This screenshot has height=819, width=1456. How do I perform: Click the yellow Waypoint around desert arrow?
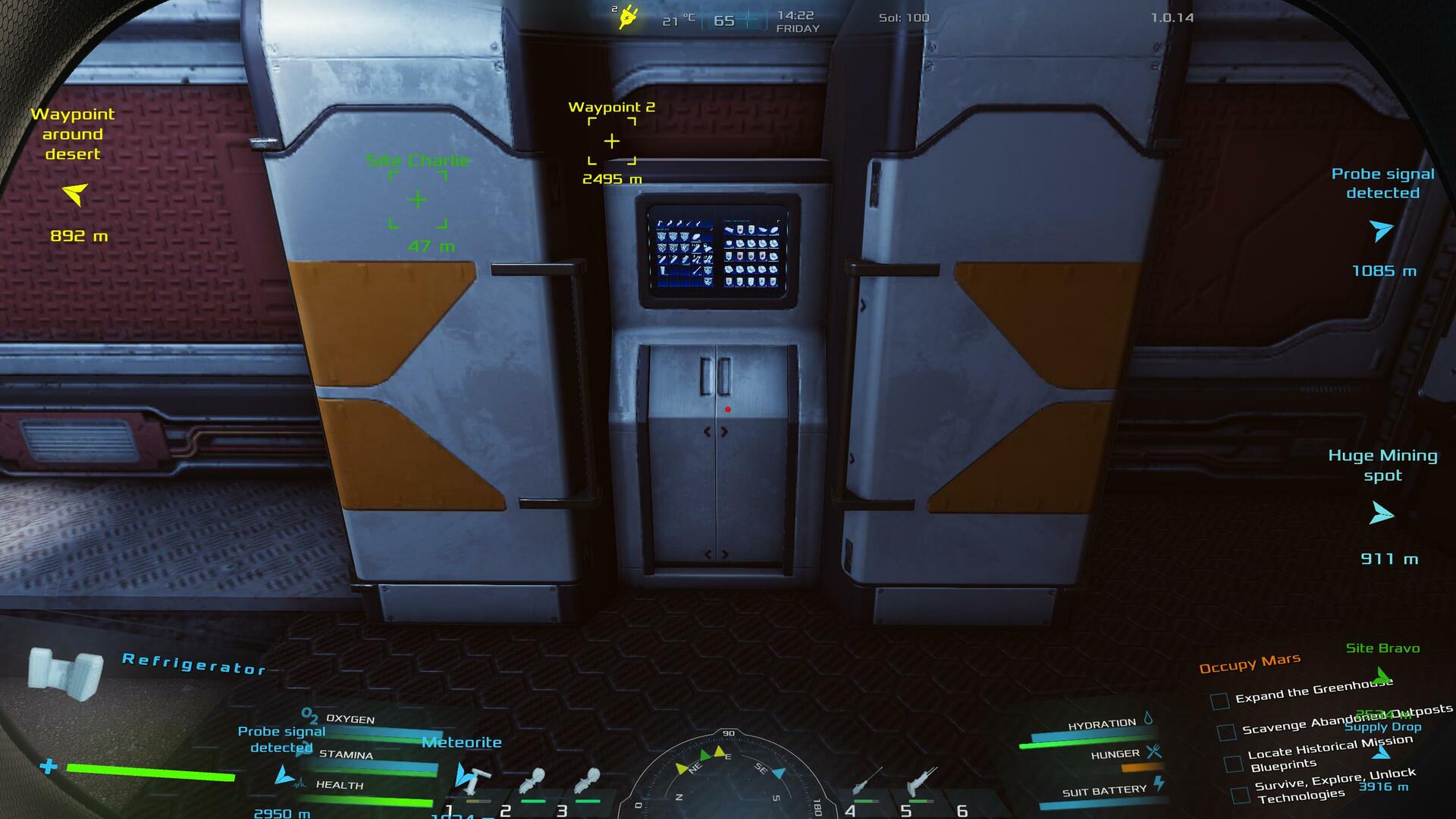click(74, 193)
